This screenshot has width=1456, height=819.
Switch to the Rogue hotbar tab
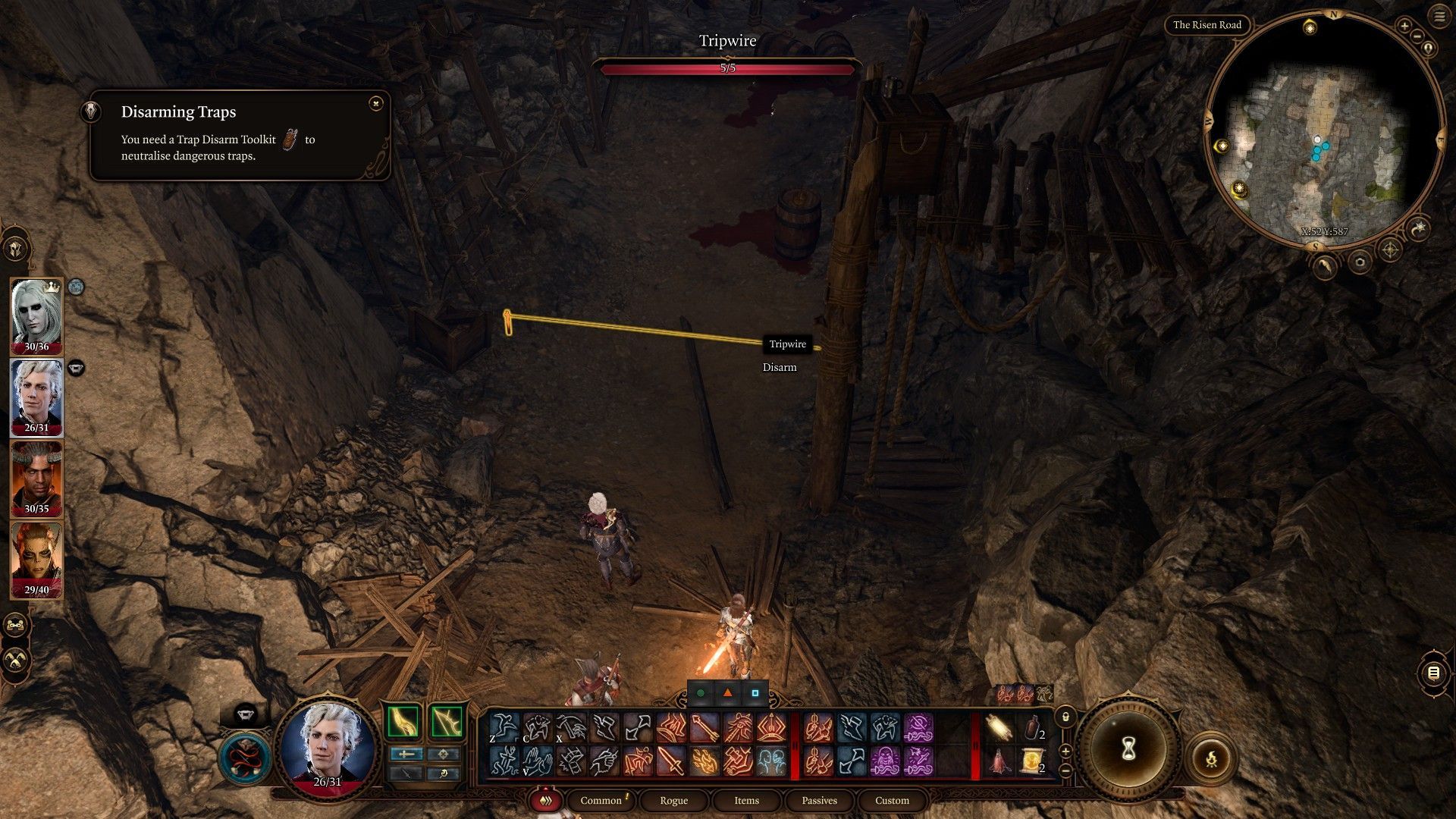pyautogui.click(x=673, y=800)
